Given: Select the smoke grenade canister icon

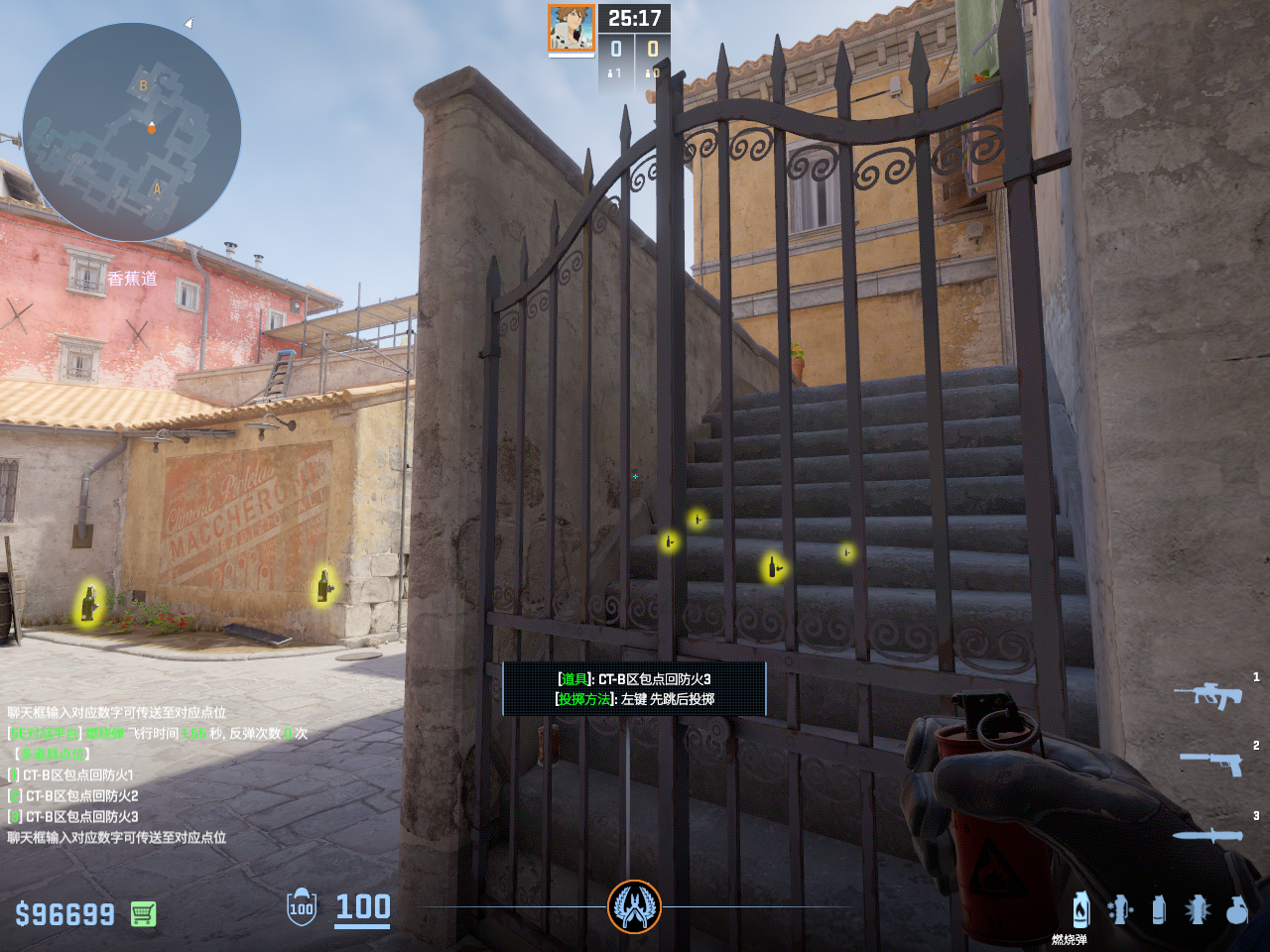Looking at the screenshot, I should (1159, 909).
